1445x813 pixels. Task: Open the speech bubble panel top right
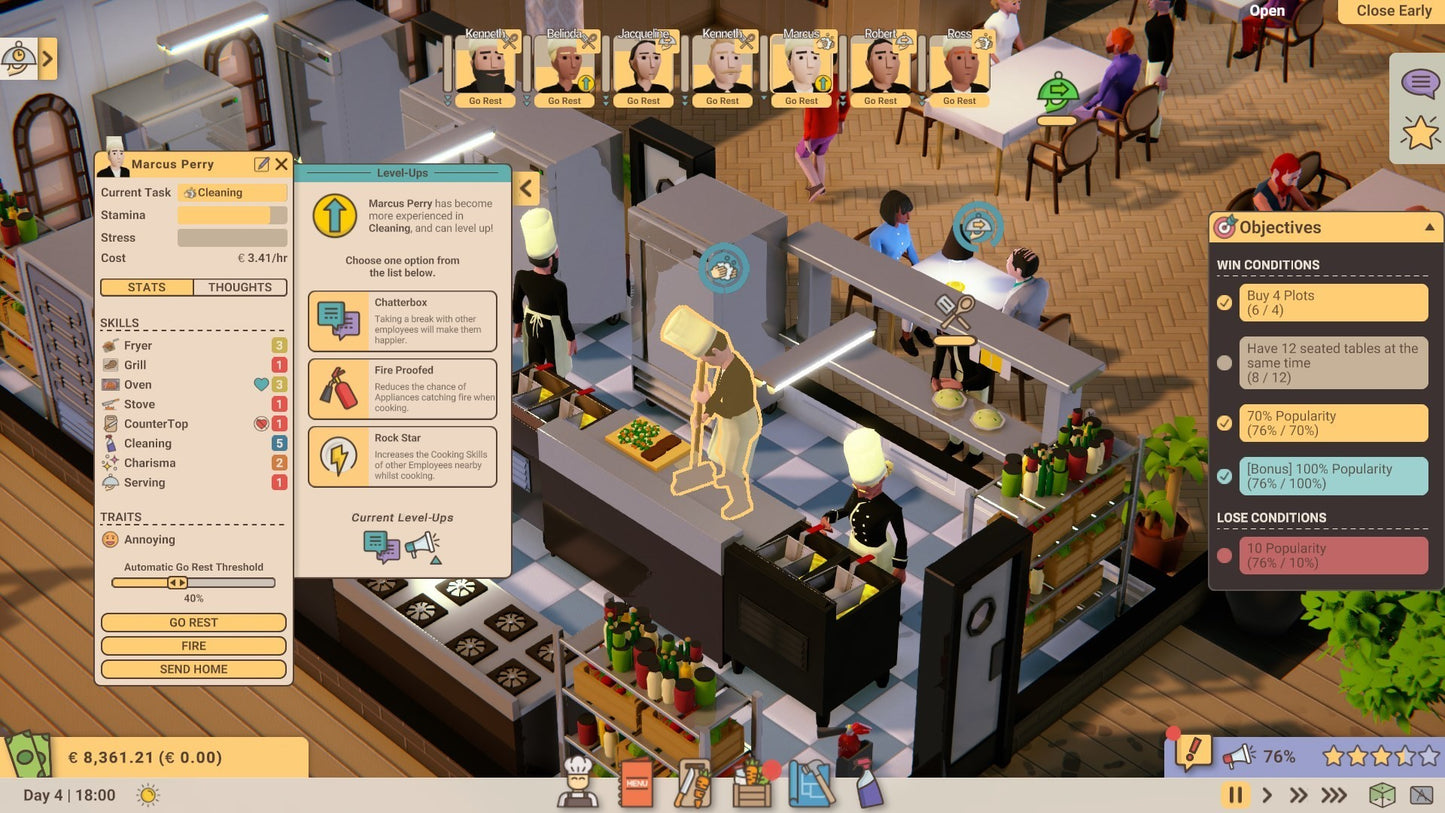(1419, 83)
